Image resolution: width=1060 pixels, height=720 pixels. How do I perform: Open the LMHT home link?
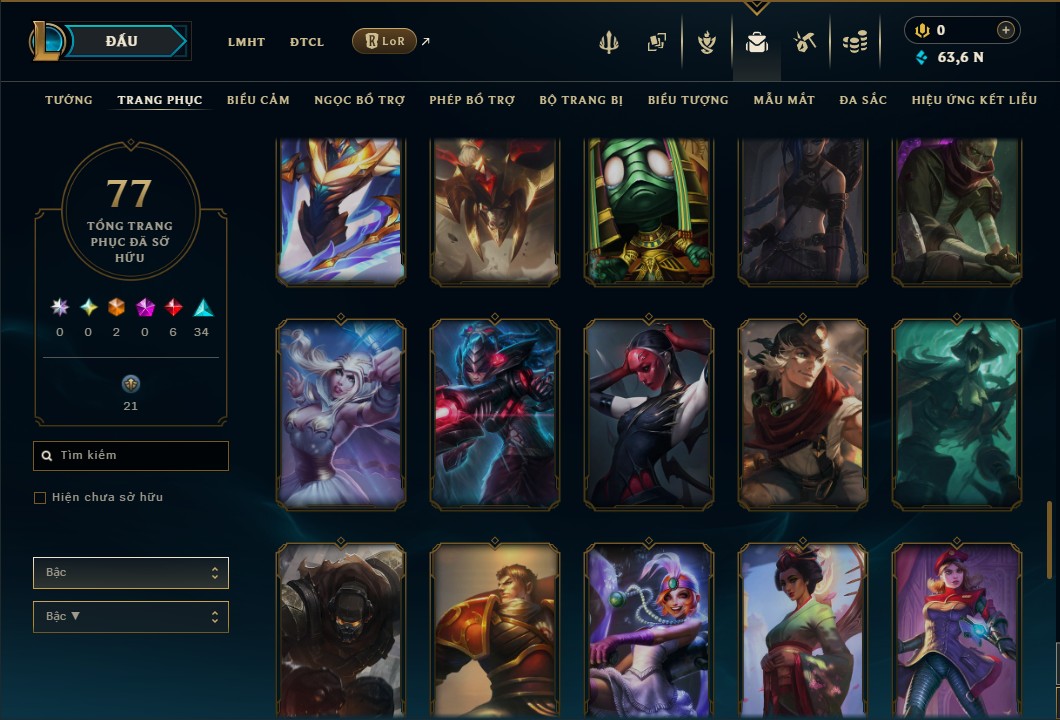pos(246,42)
